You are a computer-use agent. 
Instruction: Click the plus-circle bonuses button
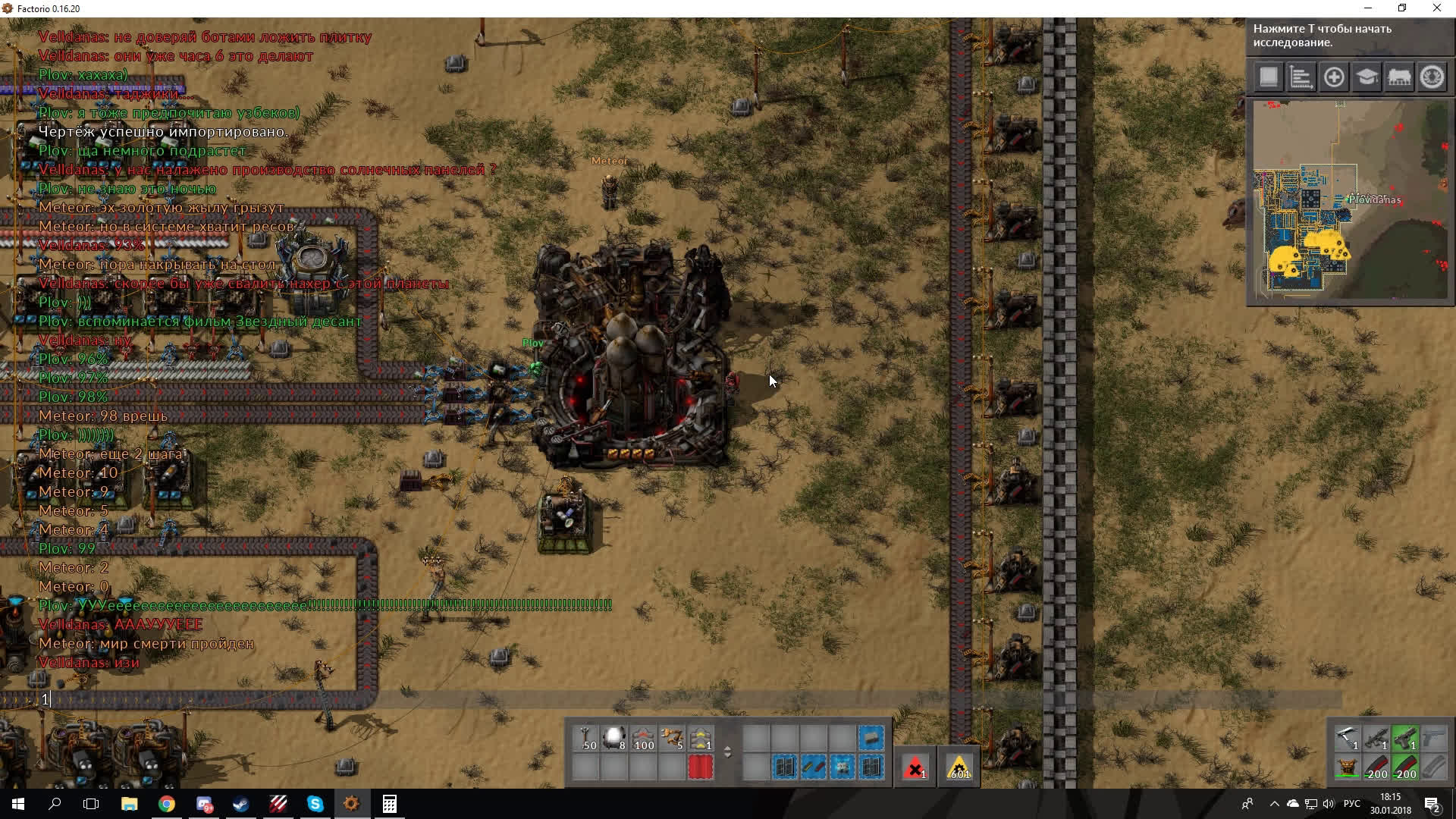click(1334, 77)
